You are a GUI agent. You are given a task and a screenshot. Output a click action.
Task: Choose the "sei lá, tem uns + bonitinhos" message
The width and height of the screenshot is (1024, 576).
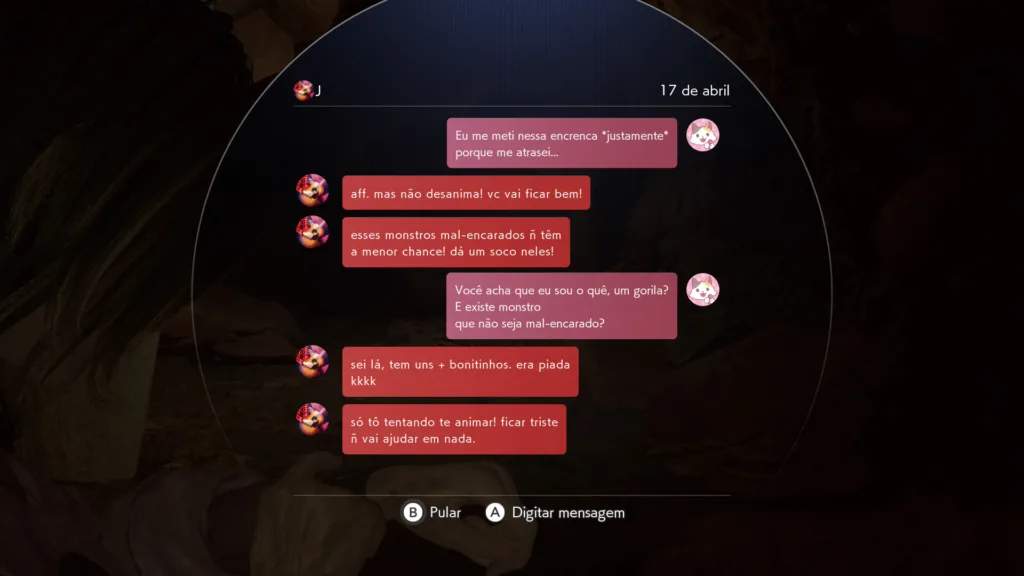(460, 372)
